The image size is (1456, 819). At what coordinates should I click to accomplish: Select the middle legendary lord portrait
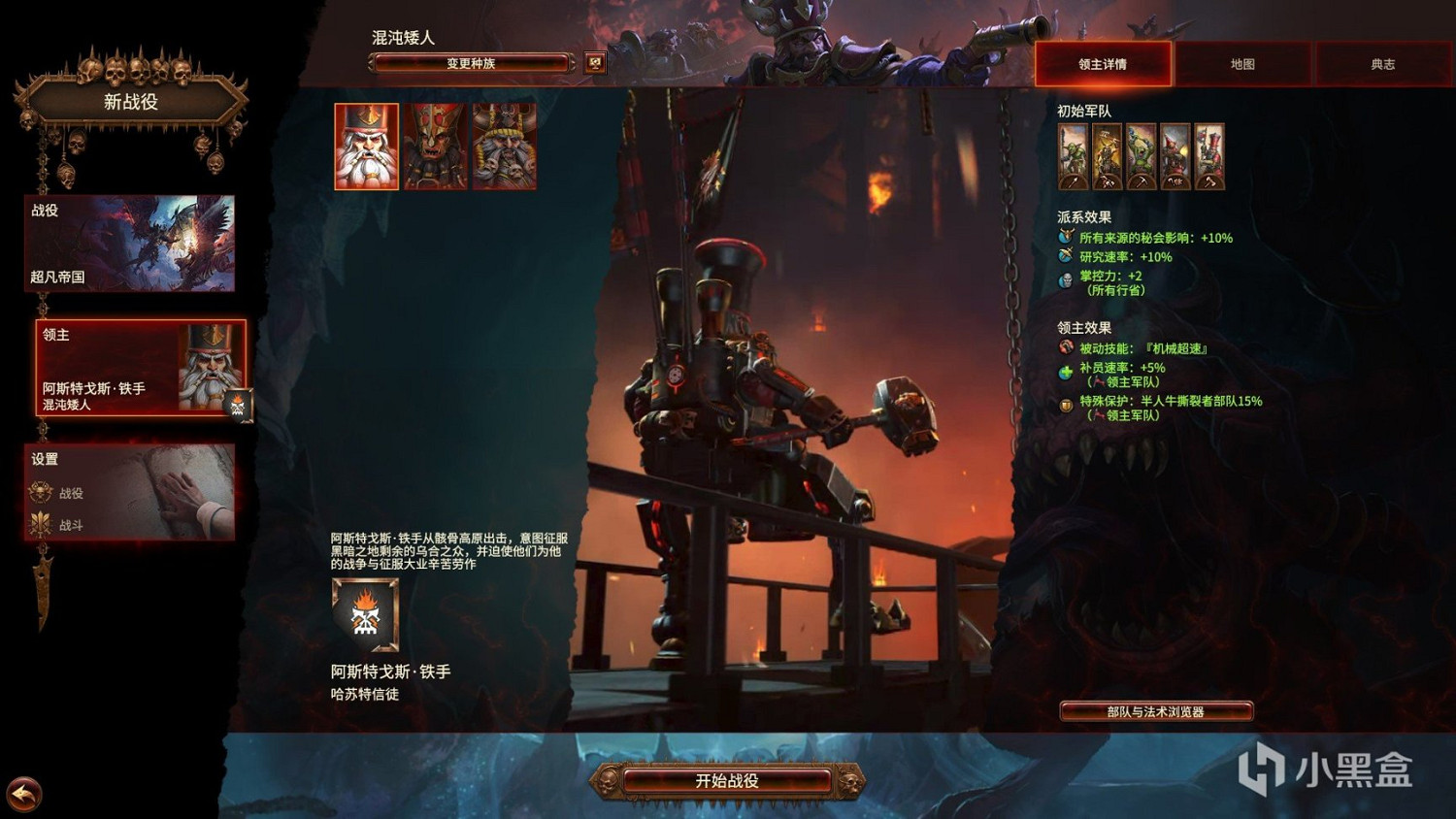point(435,147)
